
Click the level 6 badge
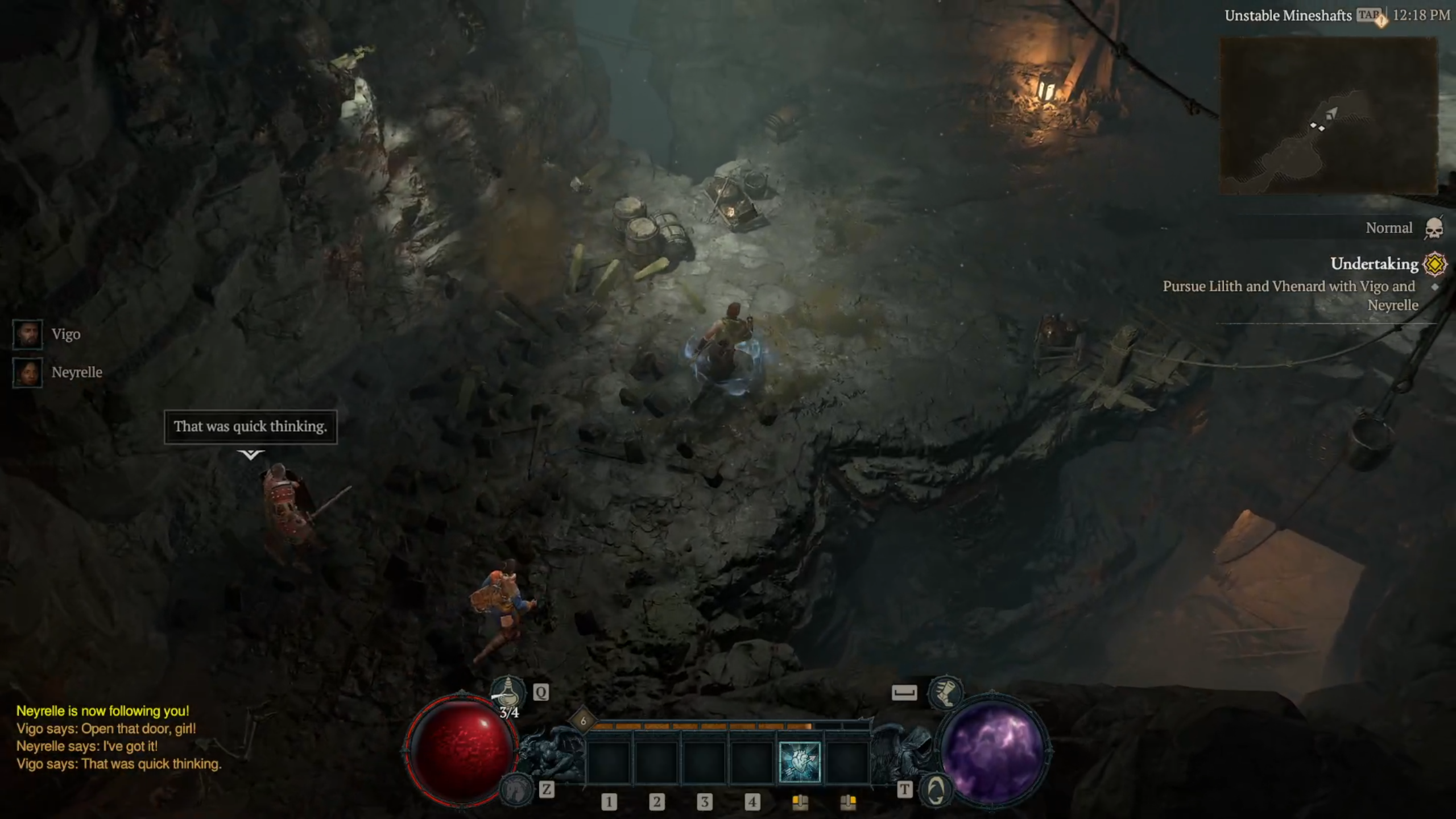(583, 721)
